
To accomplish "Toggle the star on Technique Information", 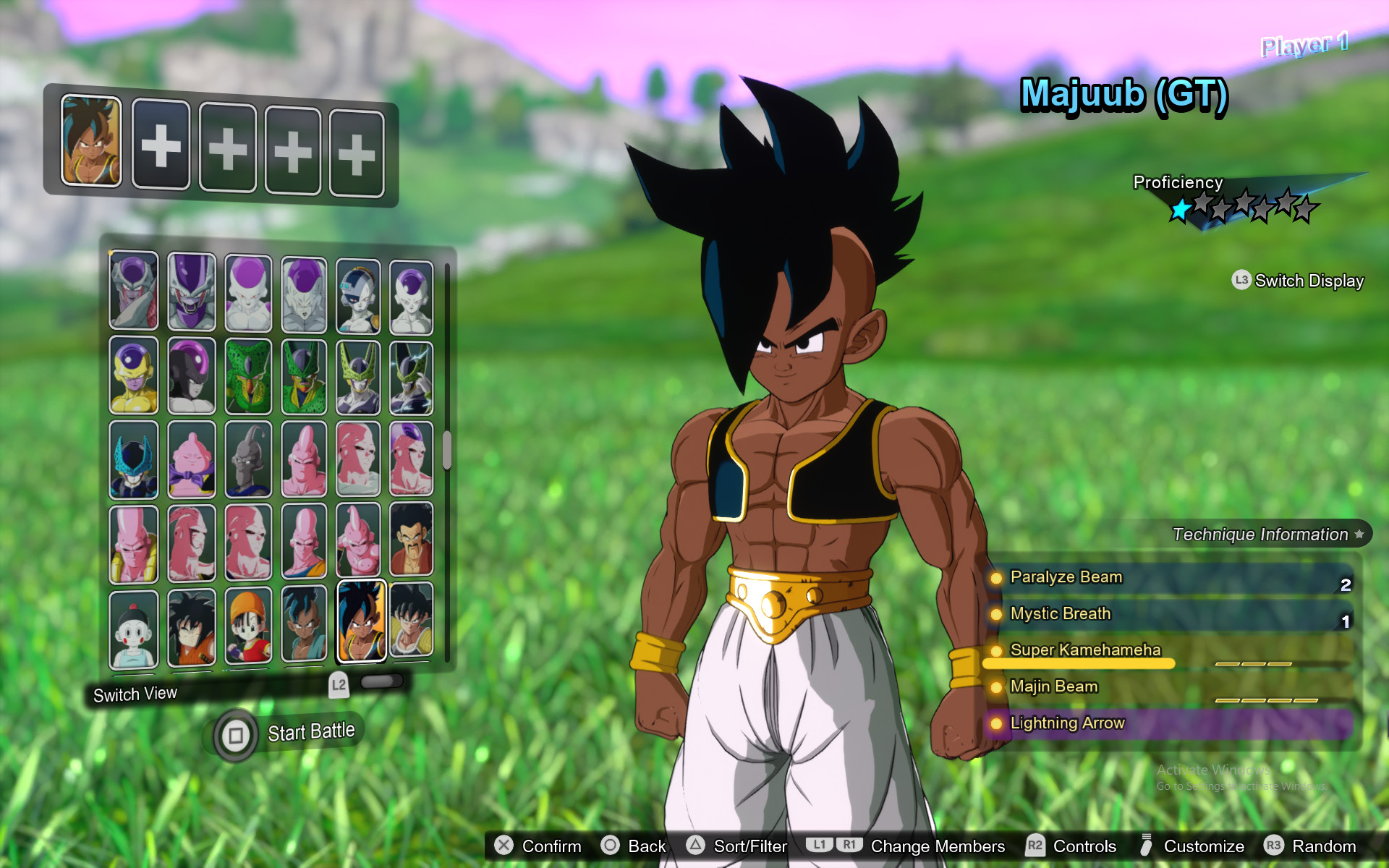I will (1360, 534).
